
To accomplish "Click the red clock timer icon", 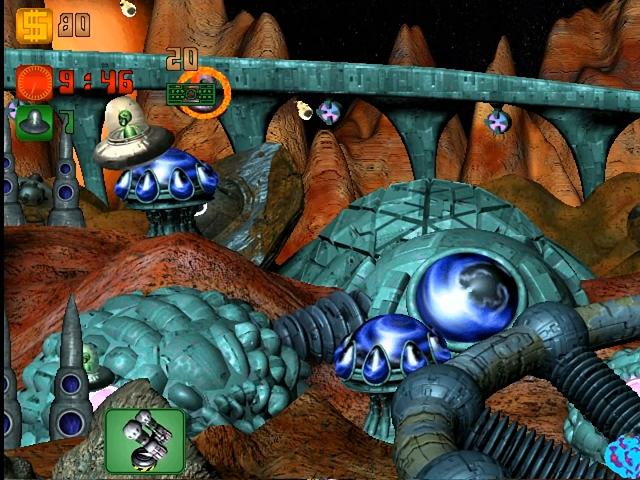I will [x=34, y=79].
